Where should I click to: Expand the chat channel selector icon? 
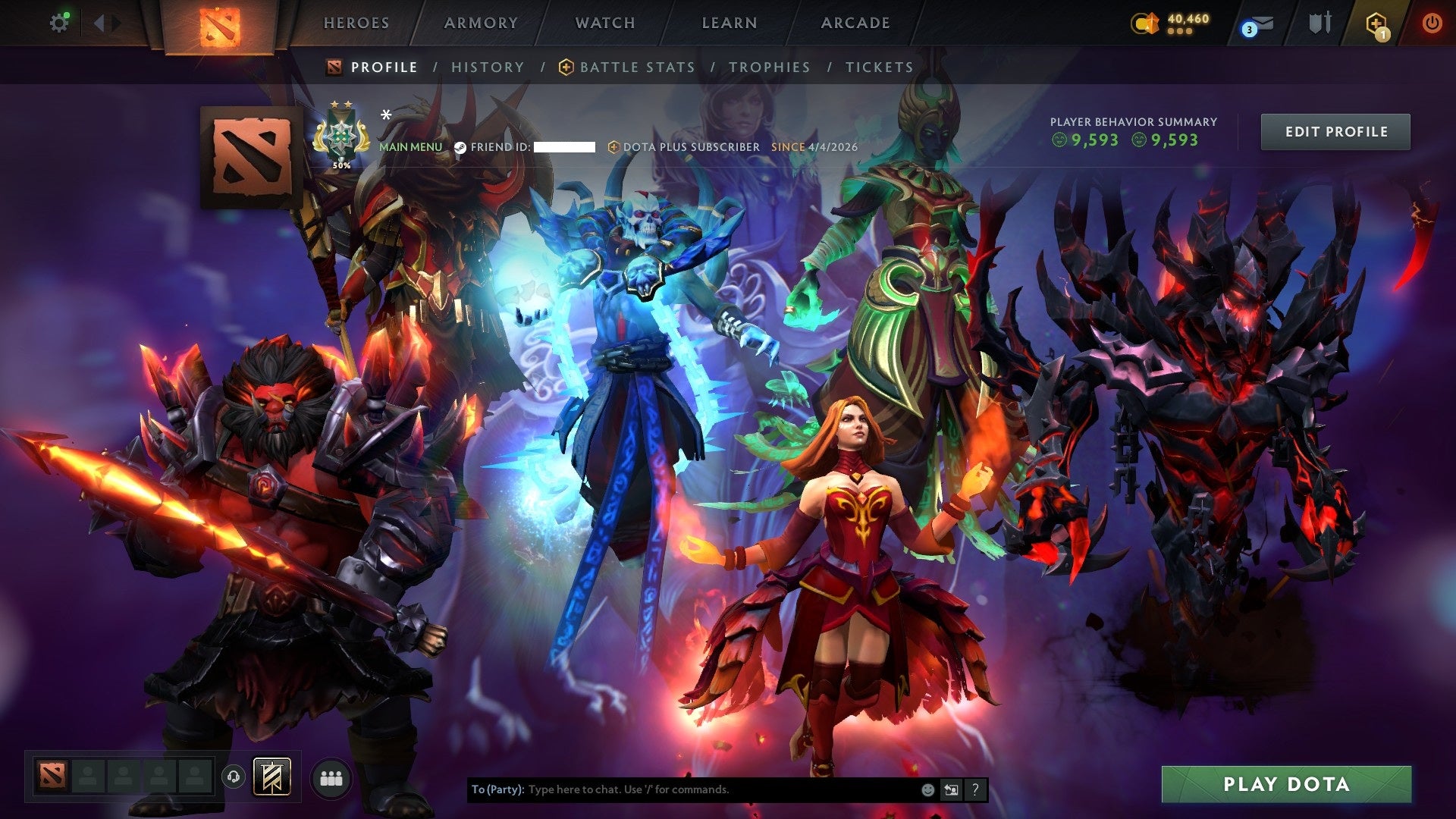(951, 790)
